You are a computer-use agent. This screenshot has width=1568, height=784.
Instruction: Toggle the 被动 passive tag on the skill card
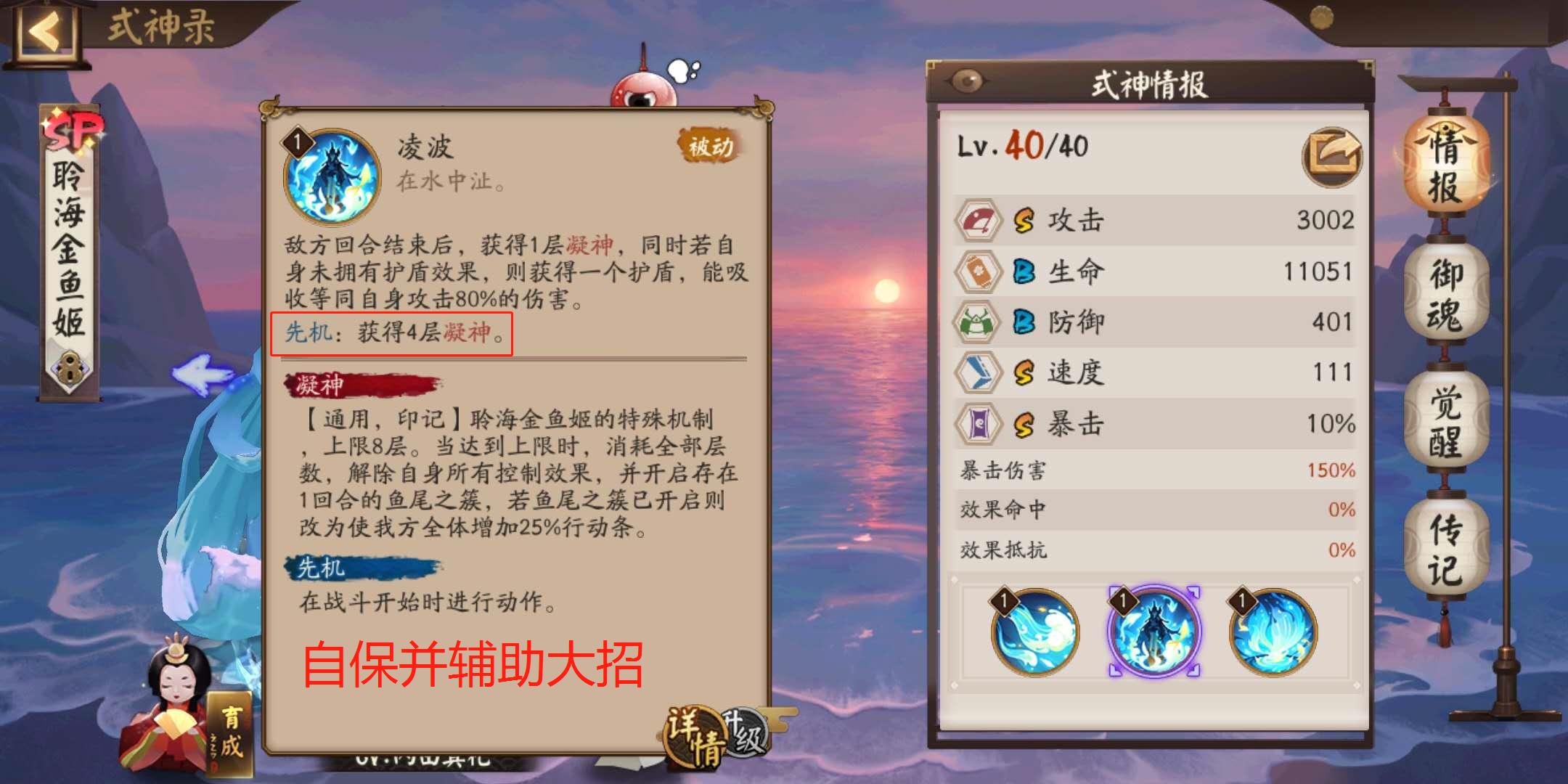(708, 145)
